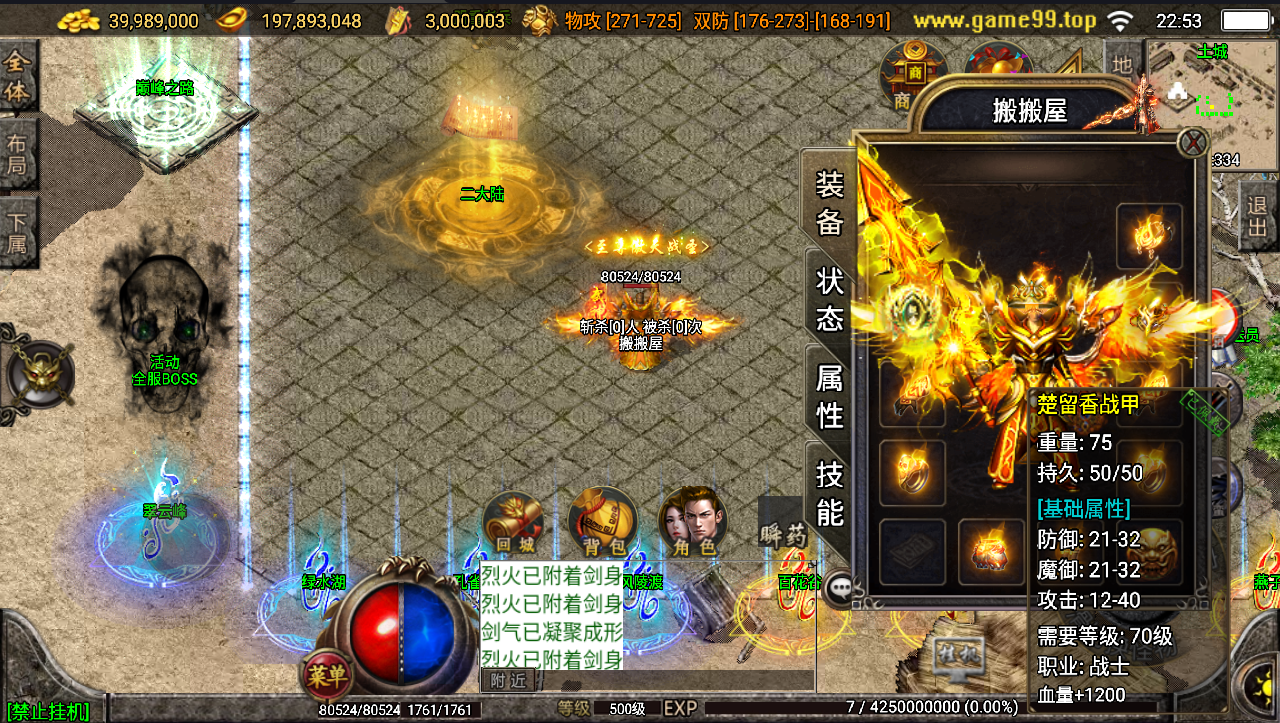Screen dimensions: 1280x723
Task: Switch chat to the 附近 nearby channel
Action: click(x=508, y=681)
